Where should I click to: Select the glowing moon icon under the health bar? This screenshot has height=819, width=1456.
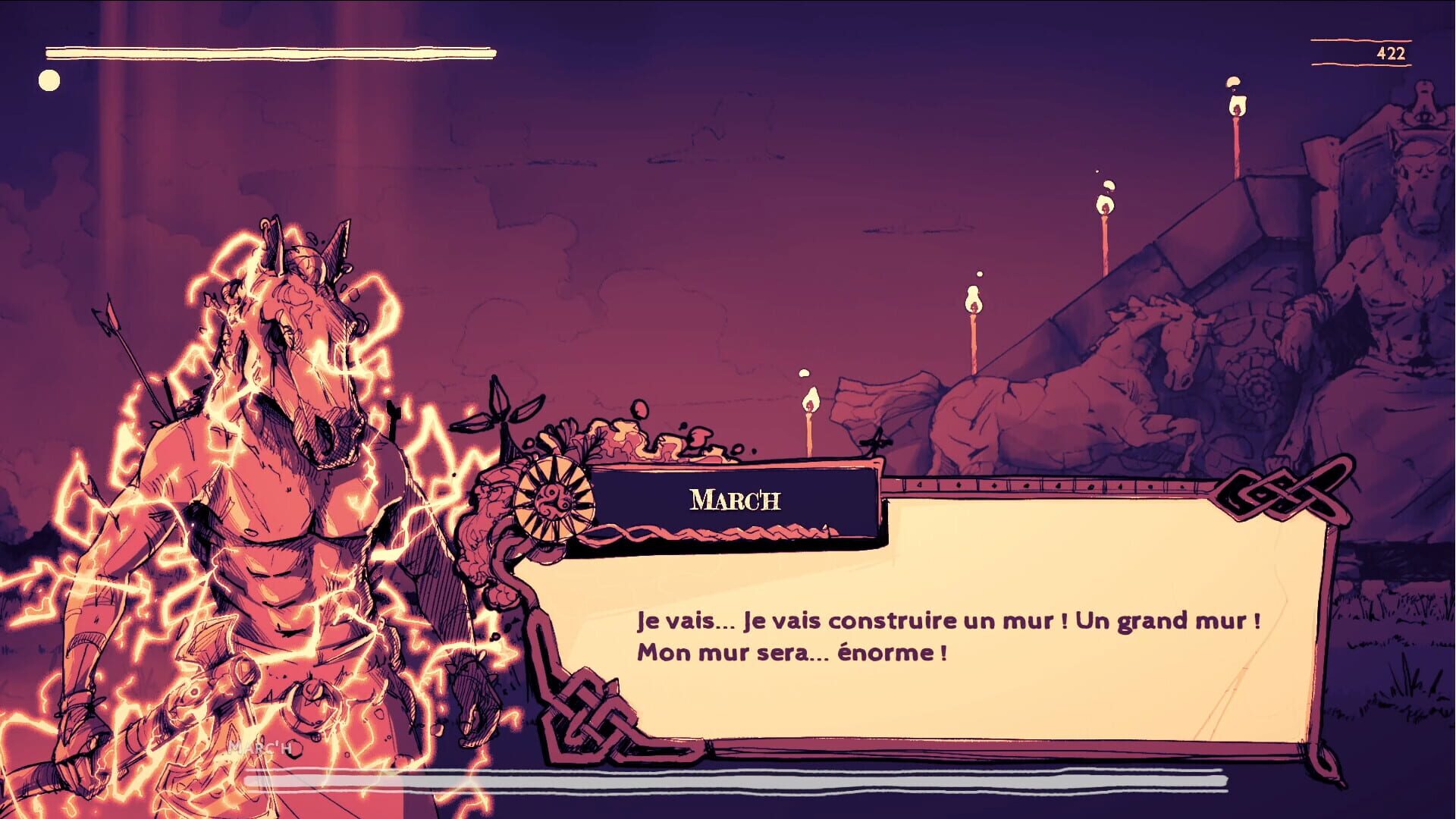[x=50, y=78]
